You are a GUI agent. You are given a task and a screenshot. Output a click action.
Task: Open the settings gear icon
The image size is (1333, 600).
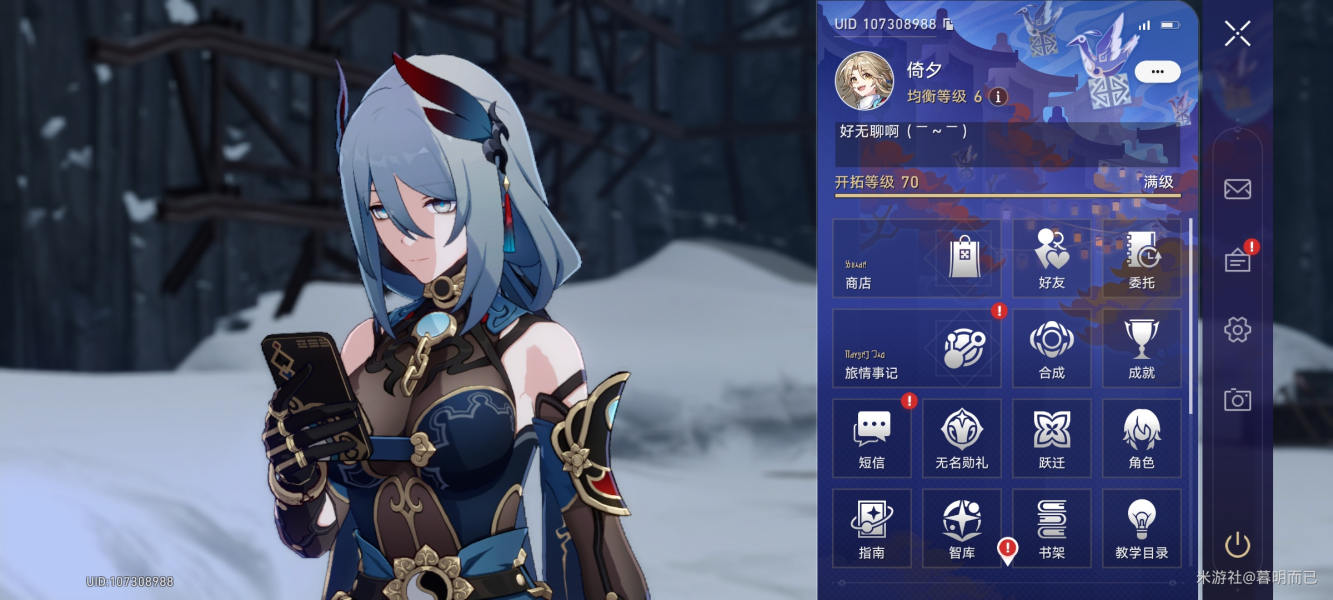pyautogui.click(x=1237, y=330)
